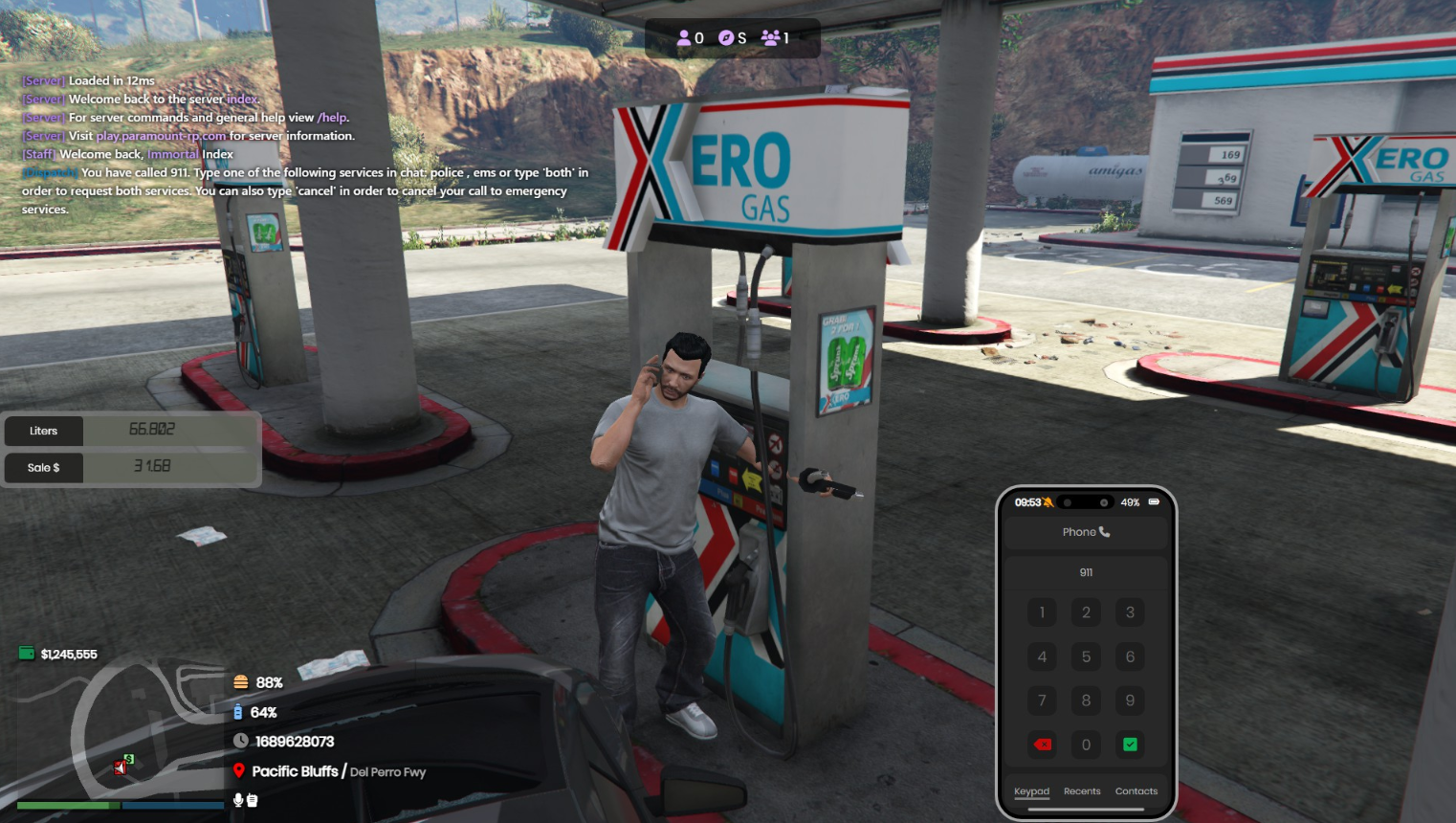Switch to the Recents tab on the phone
This screenshot has width=1456, height=823.
pos(1082,791)
